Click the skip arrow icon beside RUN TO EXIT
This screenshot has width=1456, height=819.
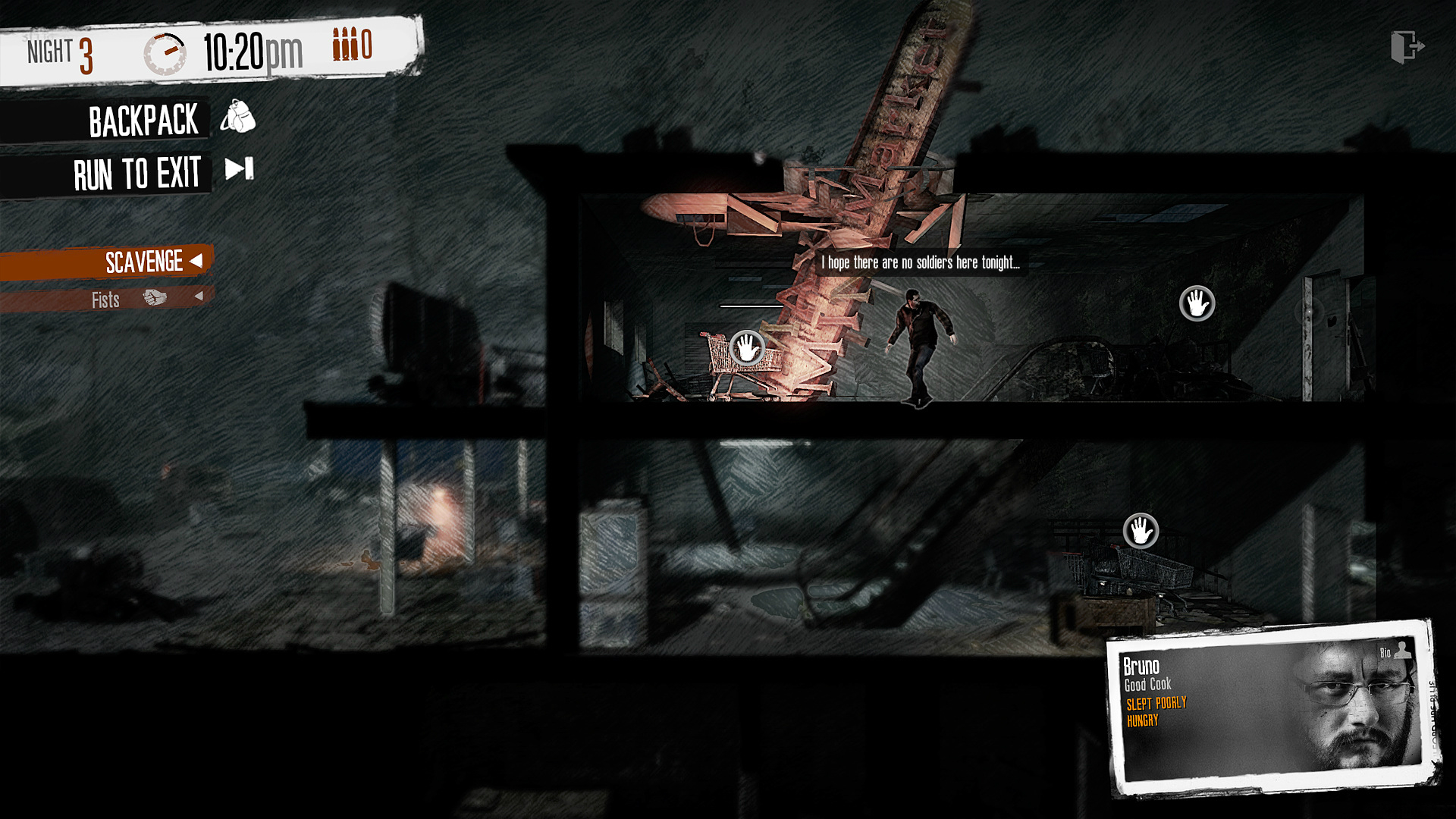(x=239, y=170)
